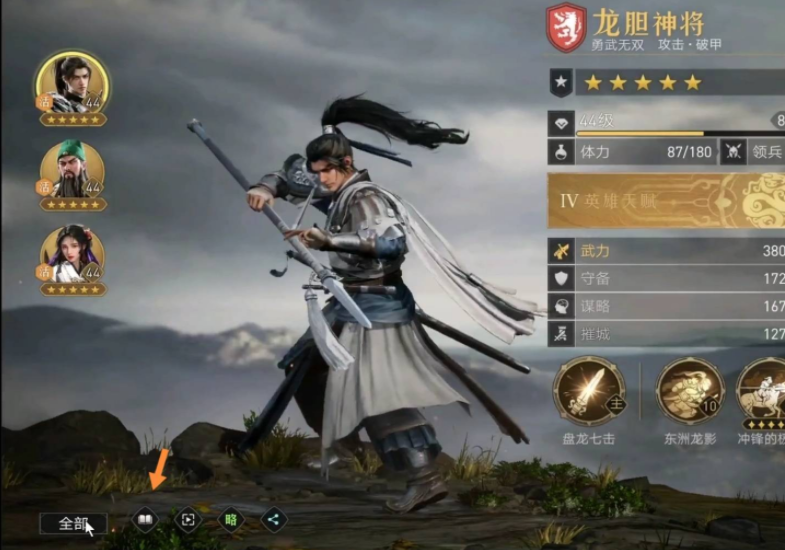Select the top male hero portrait

tap(72, 84)
